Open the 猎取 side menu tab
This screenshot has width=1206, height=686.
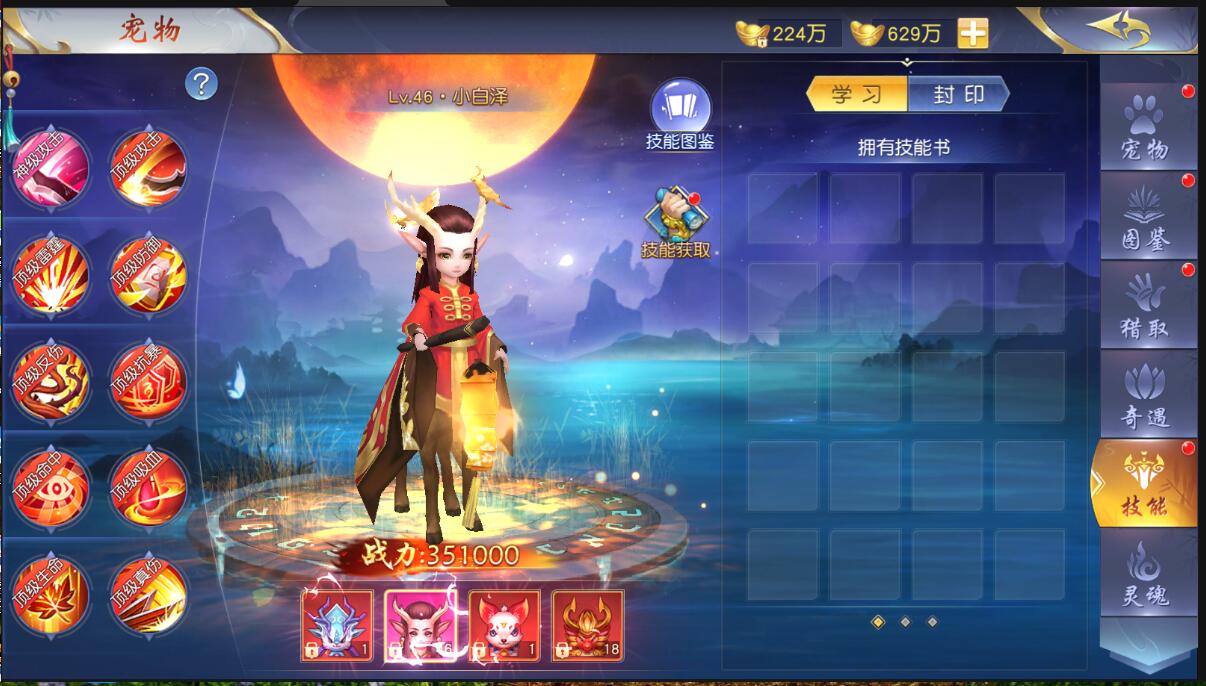[x=1147, y=305]
